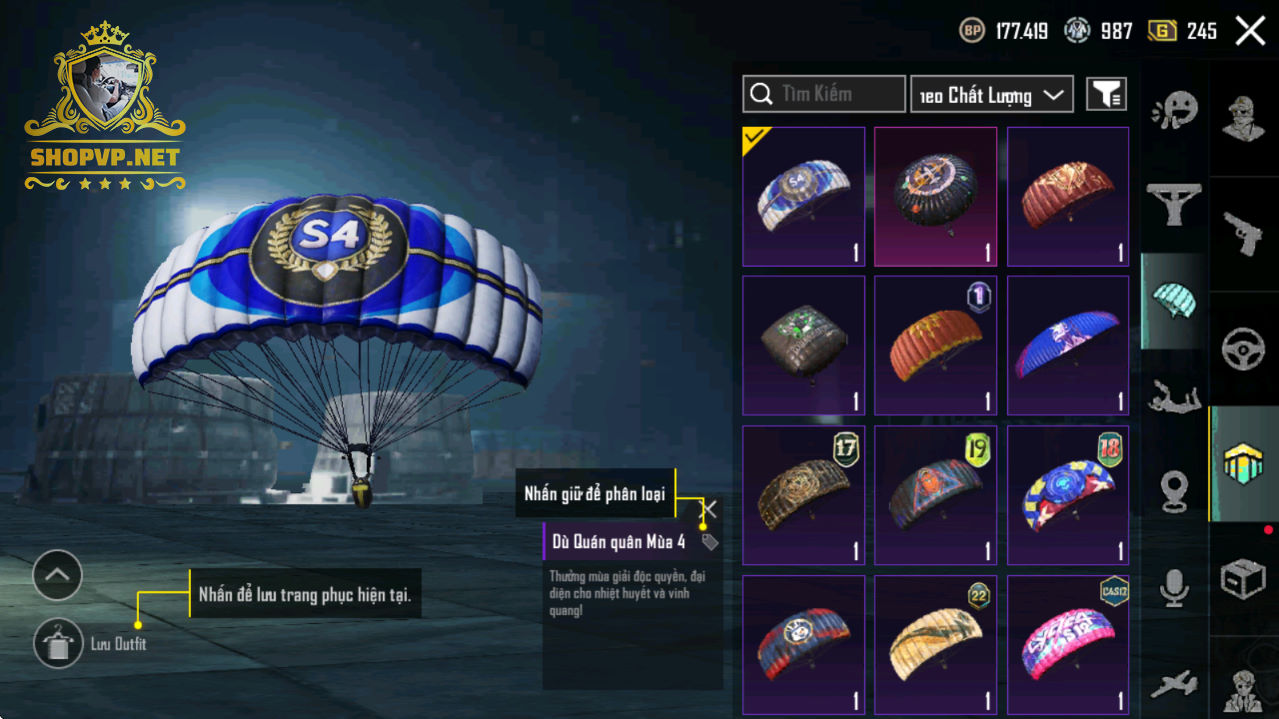Switch to the steering wheel vehicle tab
Viewport: 1279px width, 719px height.
pyautogui.click(x=1243, y=350)
